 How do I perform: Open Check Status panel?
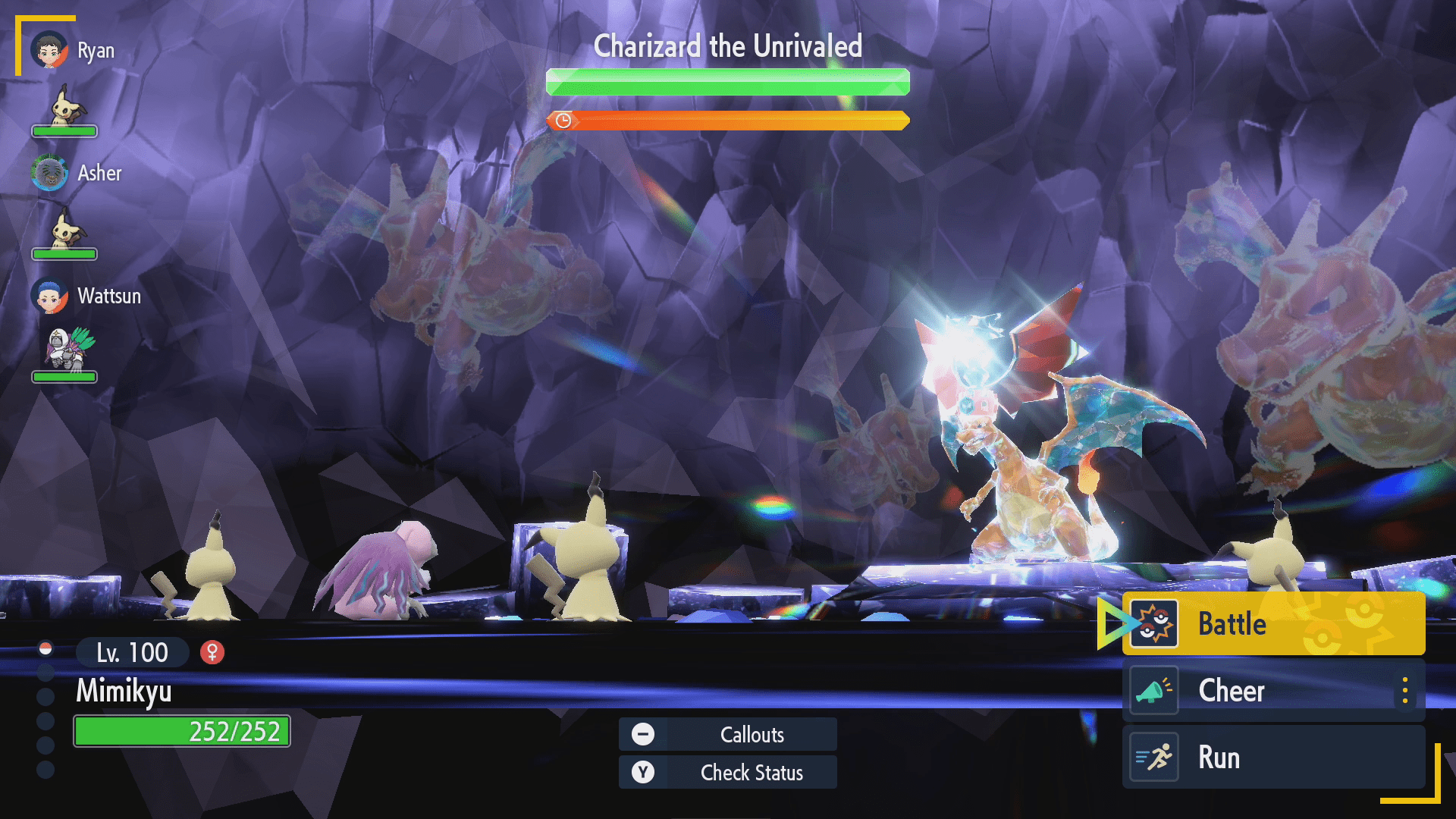728,772
